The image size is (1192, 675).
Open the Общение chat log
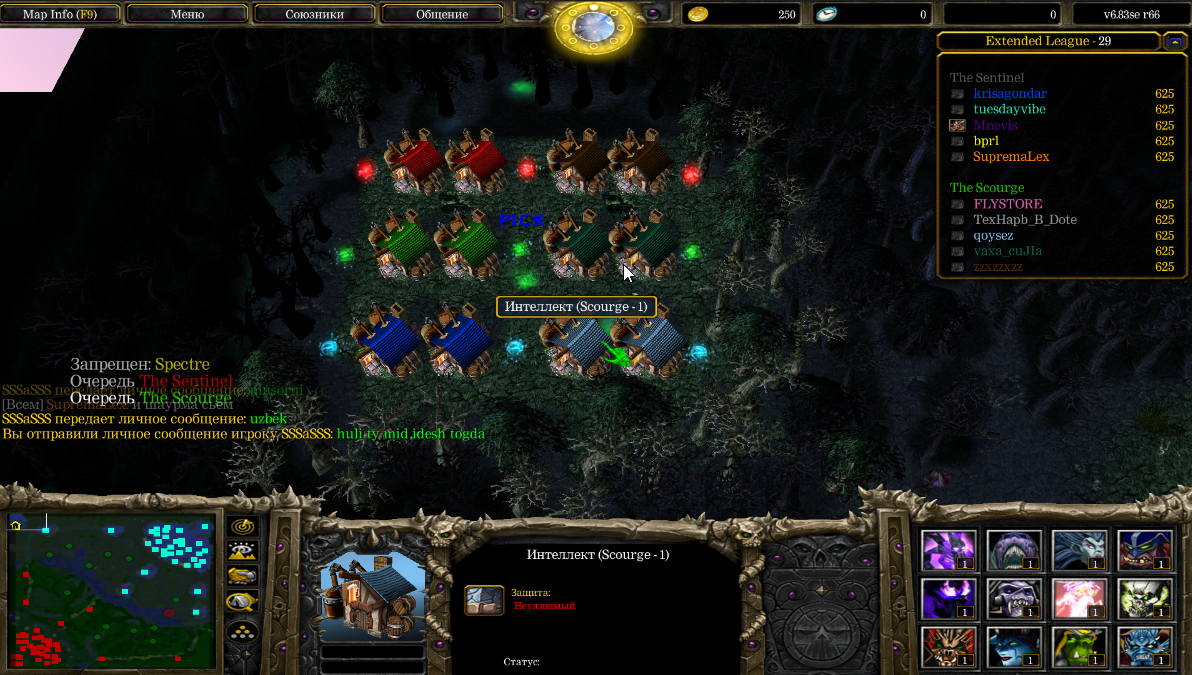442,14
